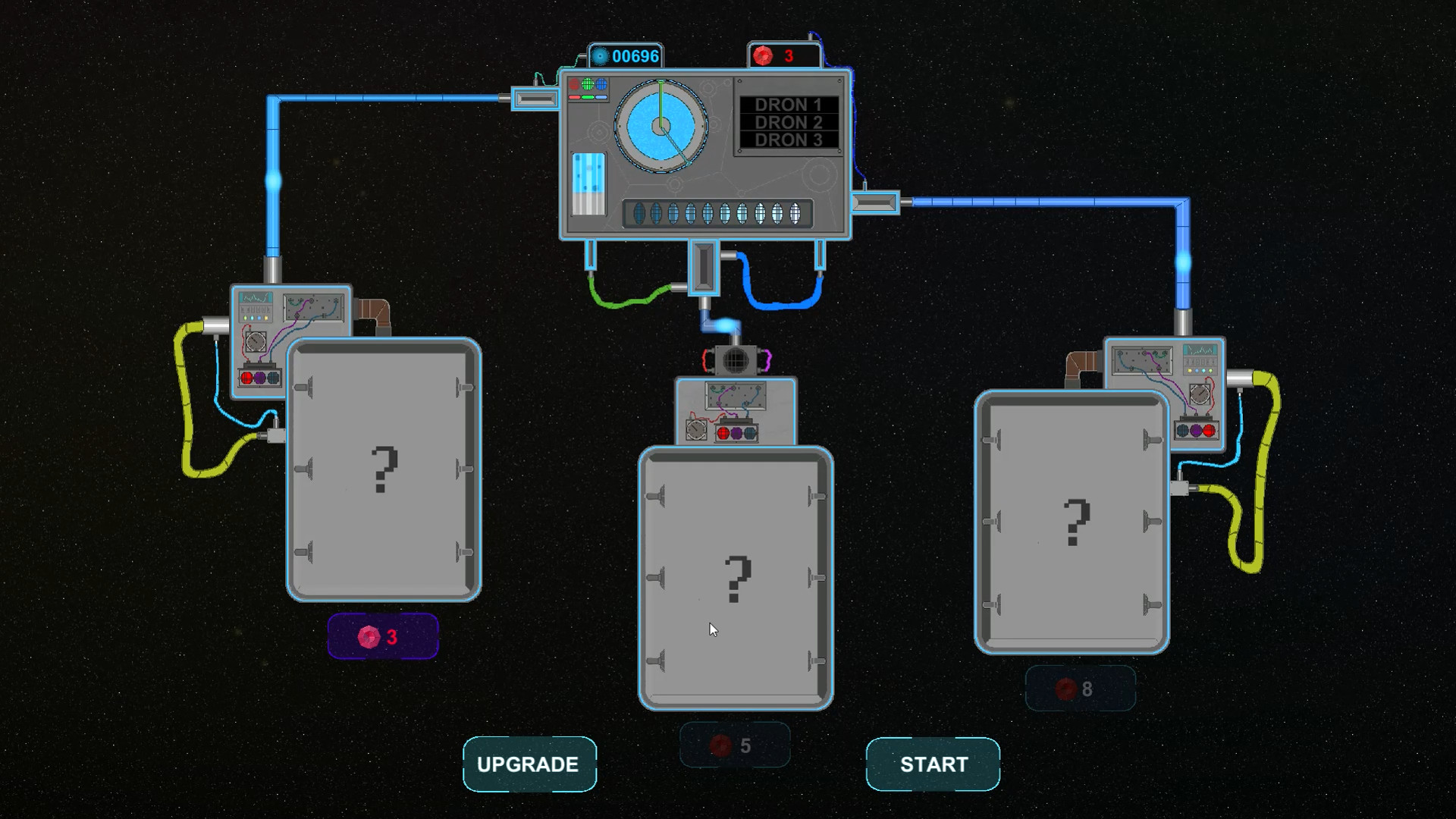
Task: Select the green circular indicator on the console
Action: pos(588,84)
